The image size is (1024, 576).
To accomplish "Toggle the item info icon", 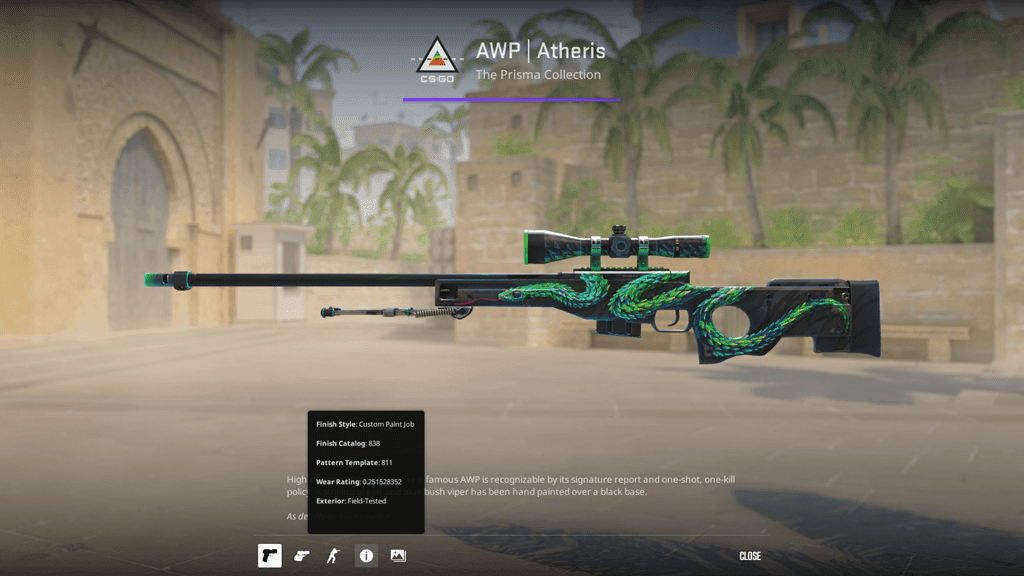I will (x=366, y=556).
